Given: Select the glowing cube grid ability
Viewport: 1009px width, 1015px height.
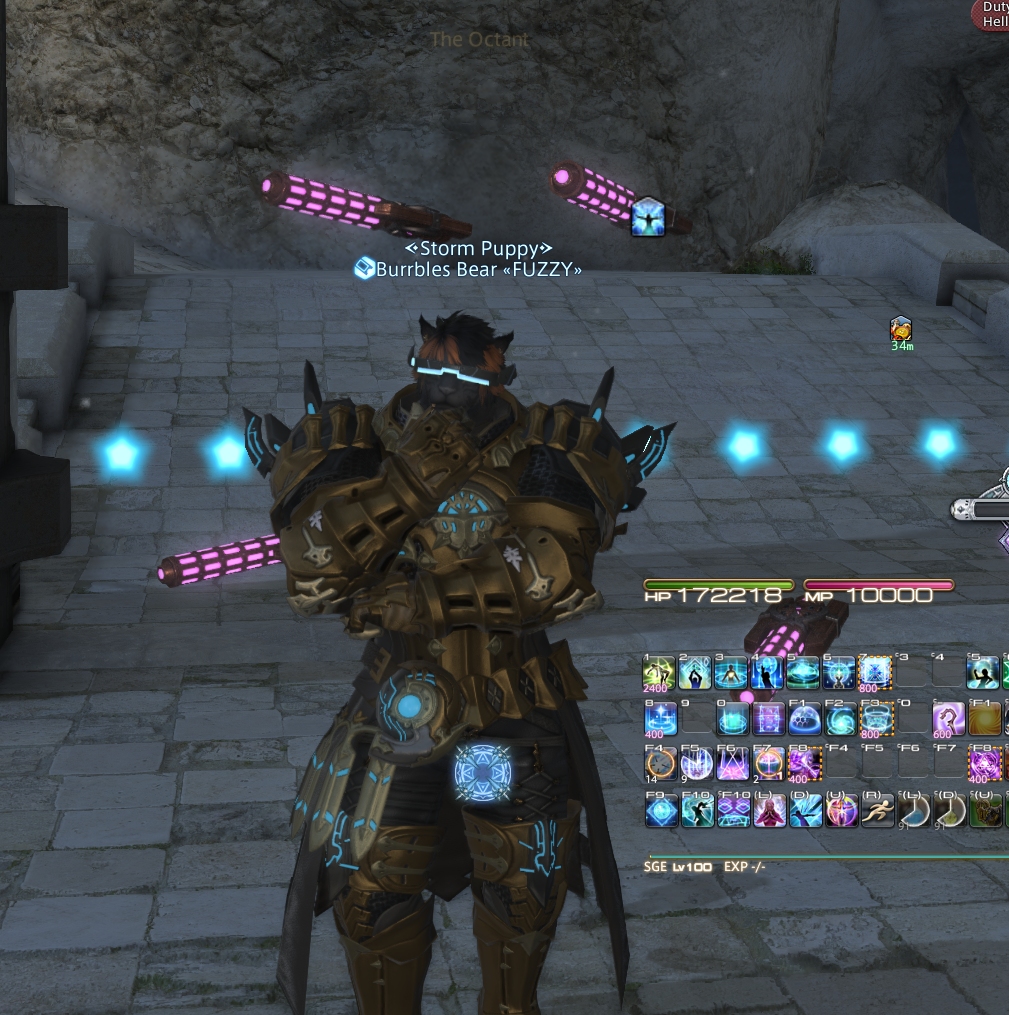Looking at the screenshot, I should coord(768,718).
